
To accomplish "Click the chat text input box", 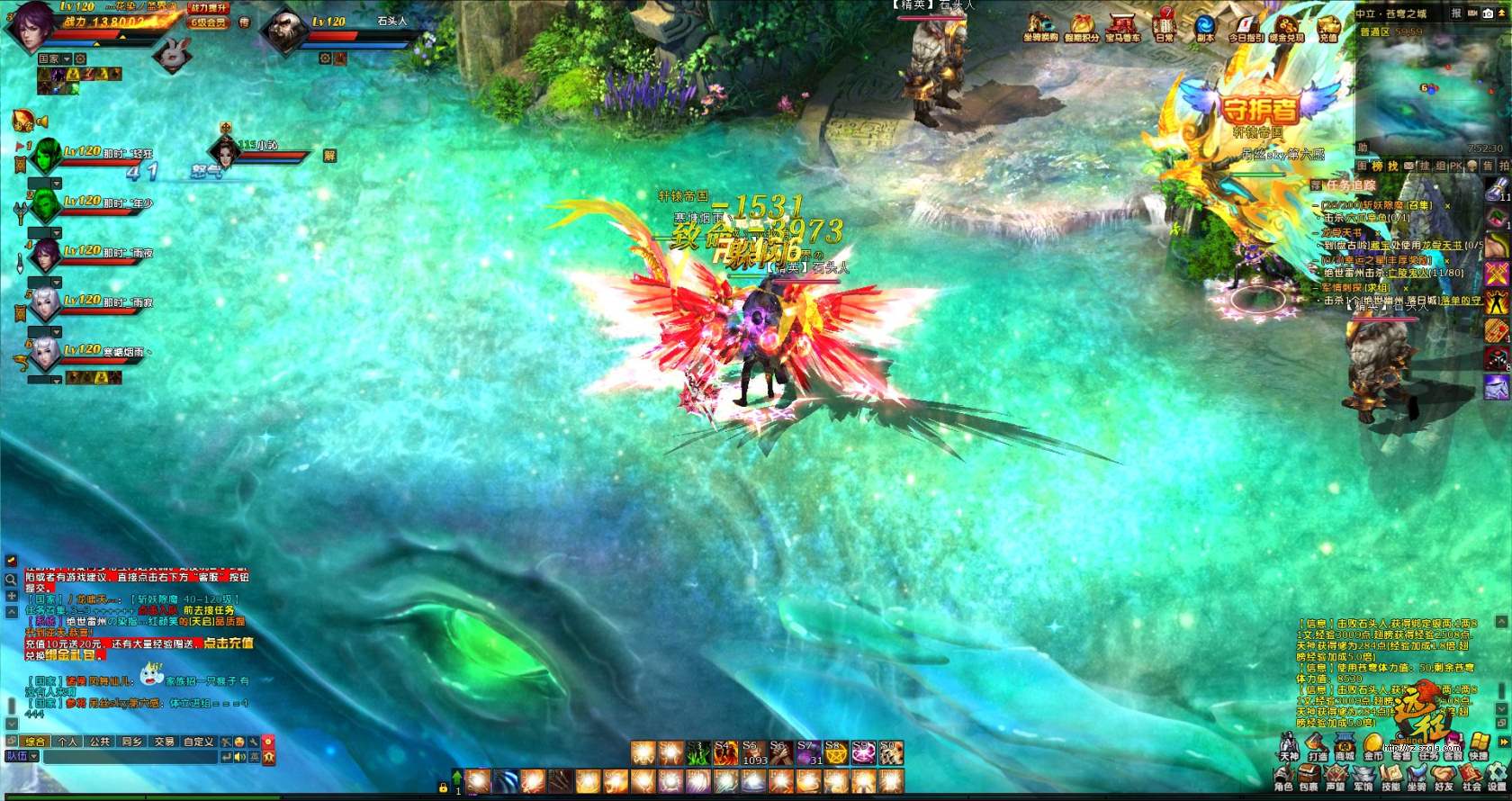I will point(130,758).
